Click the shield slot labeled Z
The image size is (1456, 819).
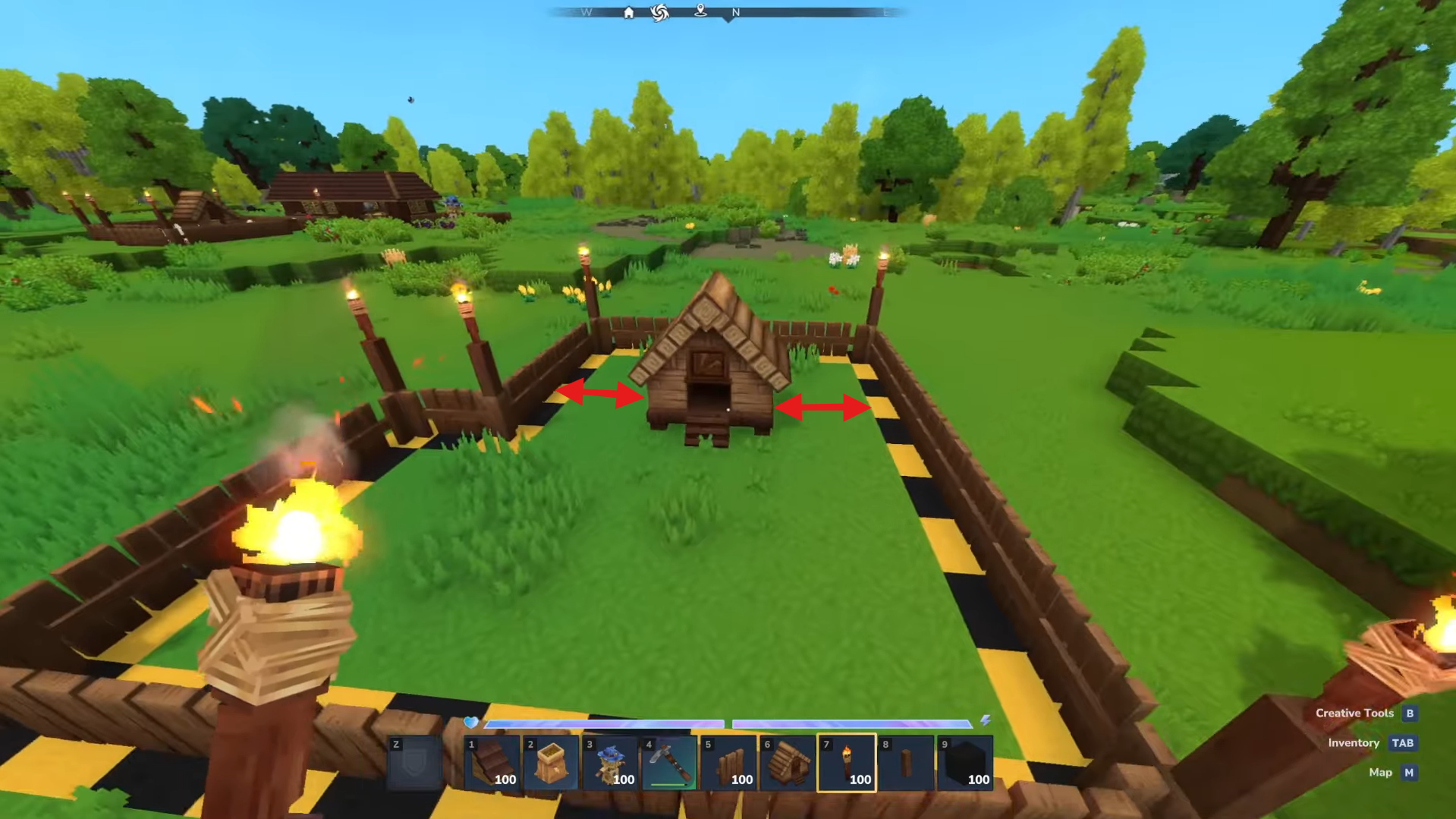(414, 763)
